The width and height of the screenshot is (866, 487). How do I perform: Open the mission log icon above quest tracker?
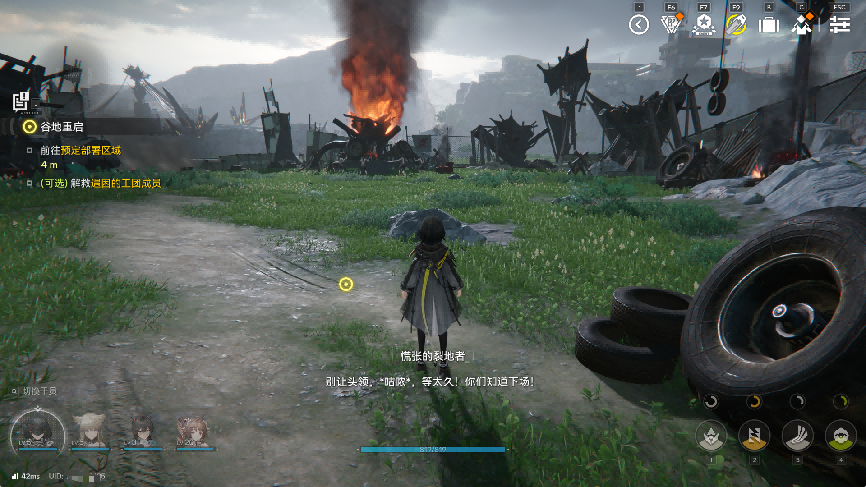(x=20, y=100)
